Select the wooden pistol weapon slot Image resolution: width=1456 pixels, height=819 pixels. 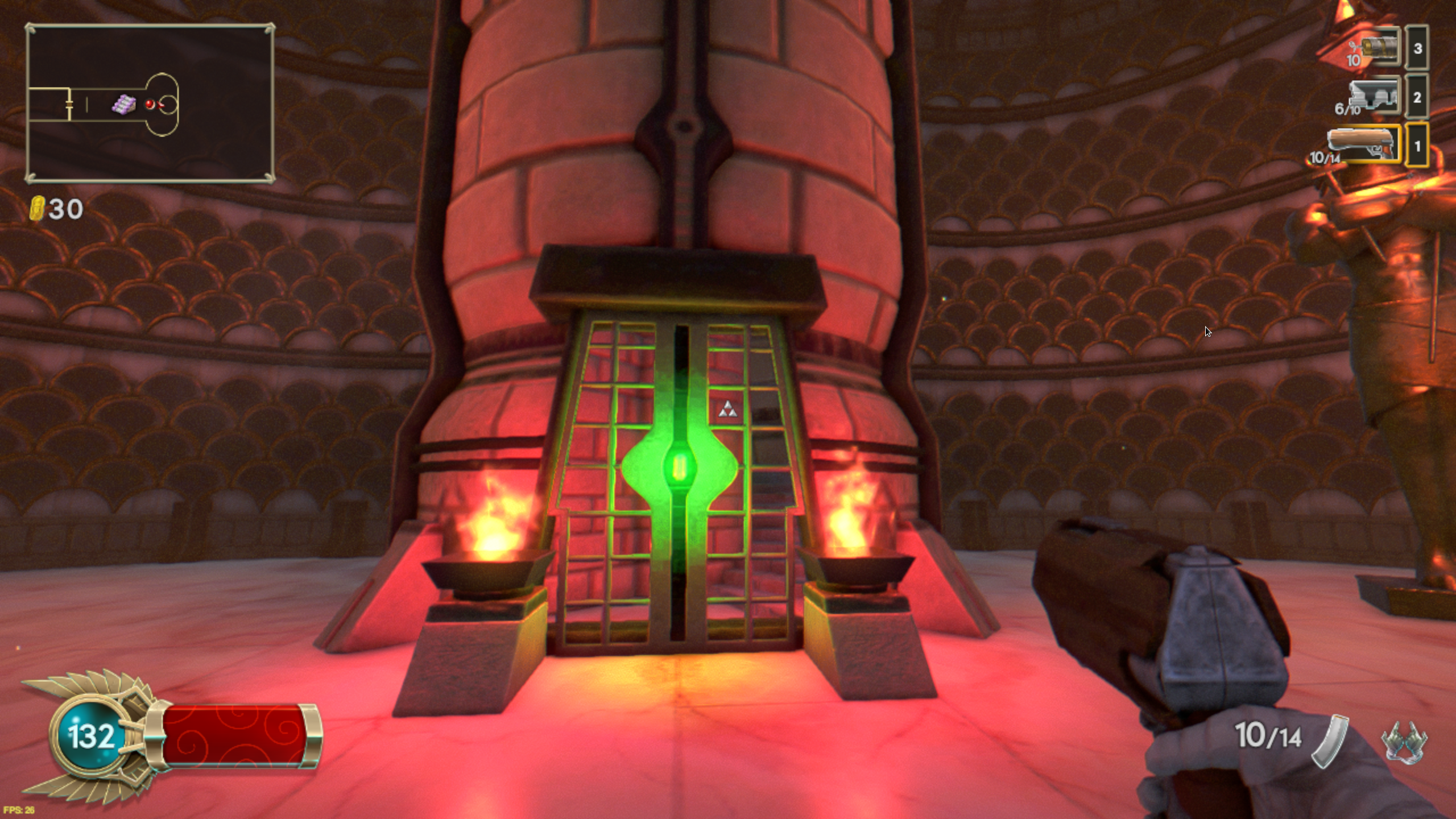(x=1364, y=145)
